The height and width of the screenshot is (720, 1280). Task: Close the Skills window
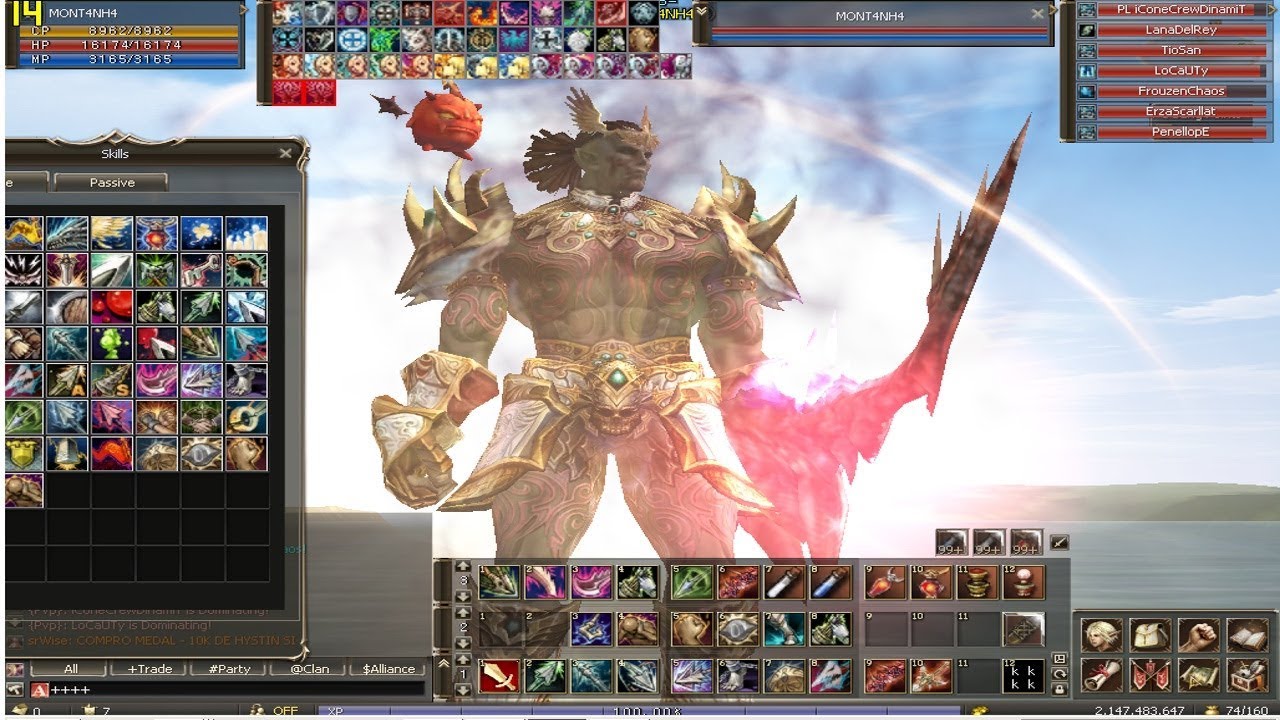(285, 153)
